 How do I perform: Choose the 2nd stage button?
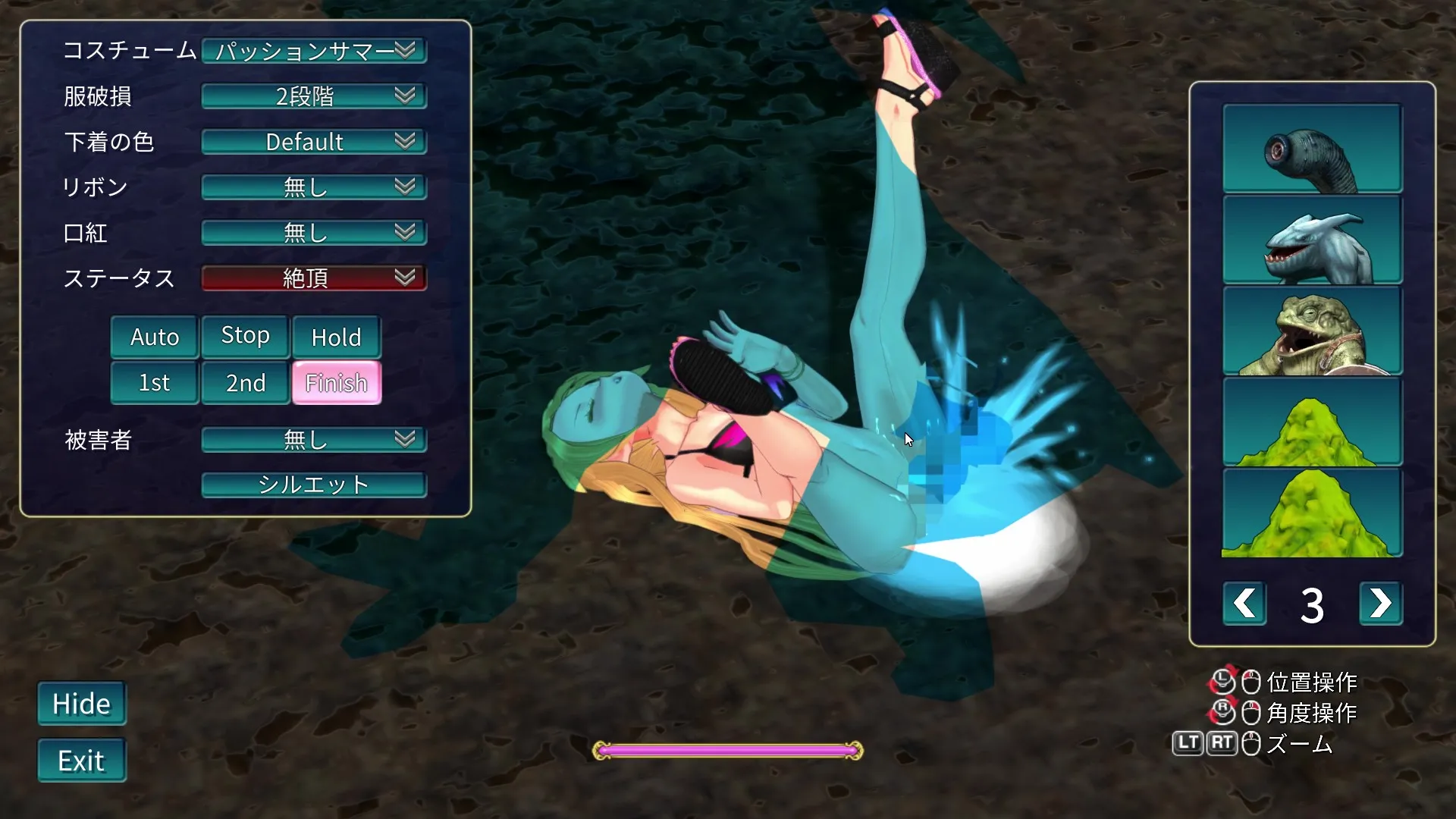[x=245, y=382]
